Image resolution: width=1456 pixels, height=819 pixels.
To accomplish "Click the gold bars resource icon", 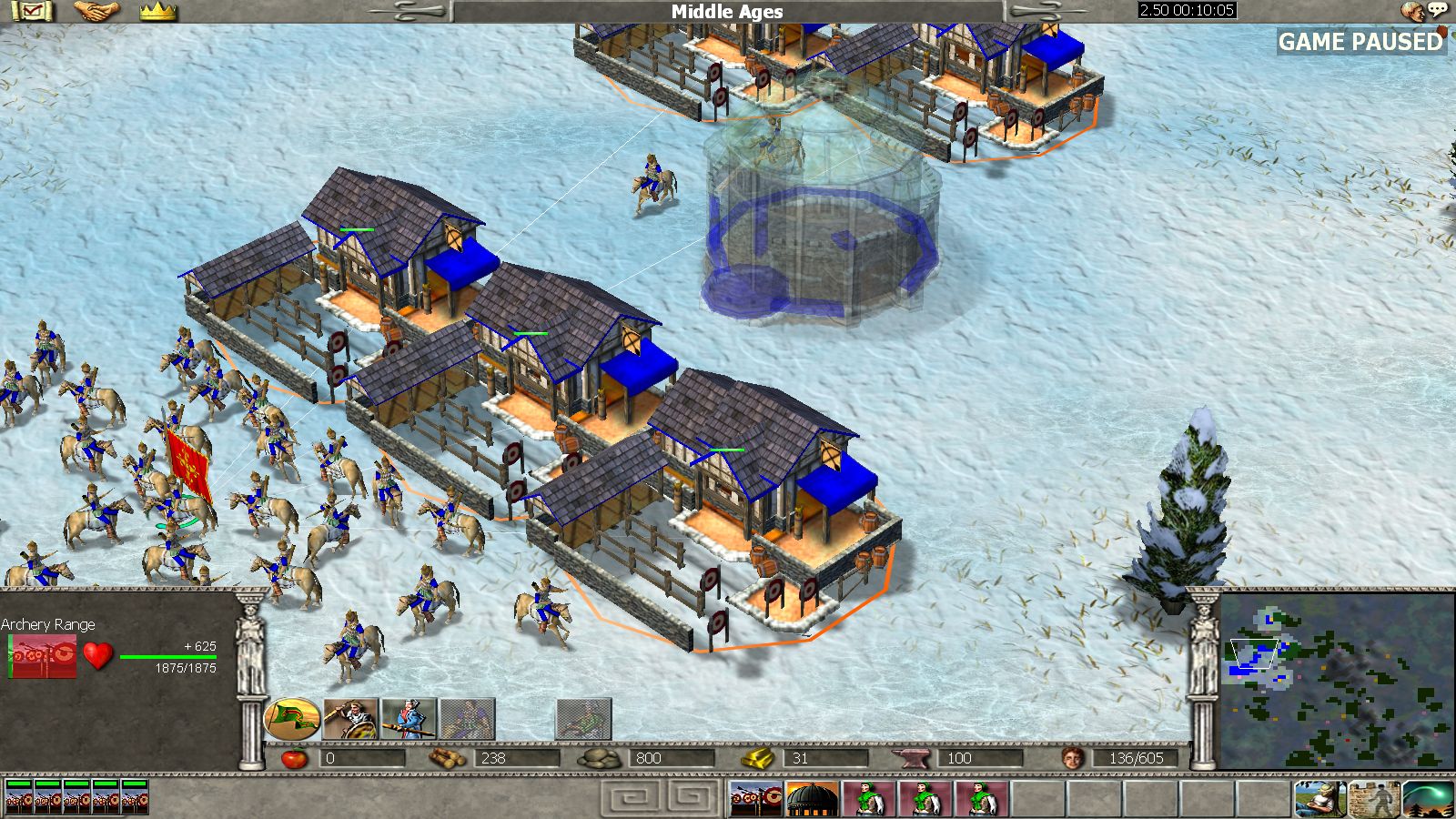I will click(757, 758).
